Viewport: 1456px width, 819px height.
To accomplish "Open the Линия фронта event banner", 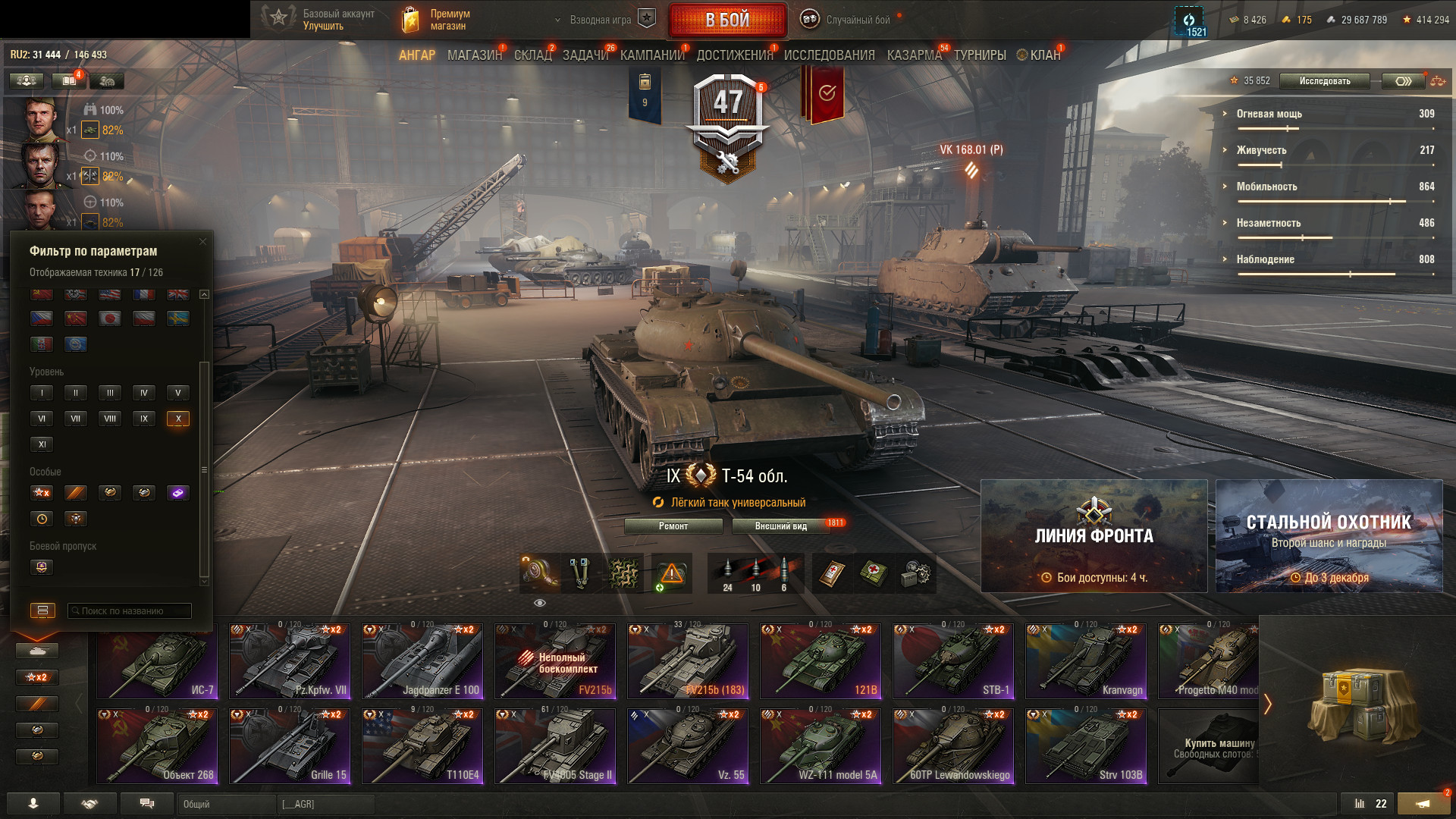I will pyautogui.click(x=1094, y=536).
